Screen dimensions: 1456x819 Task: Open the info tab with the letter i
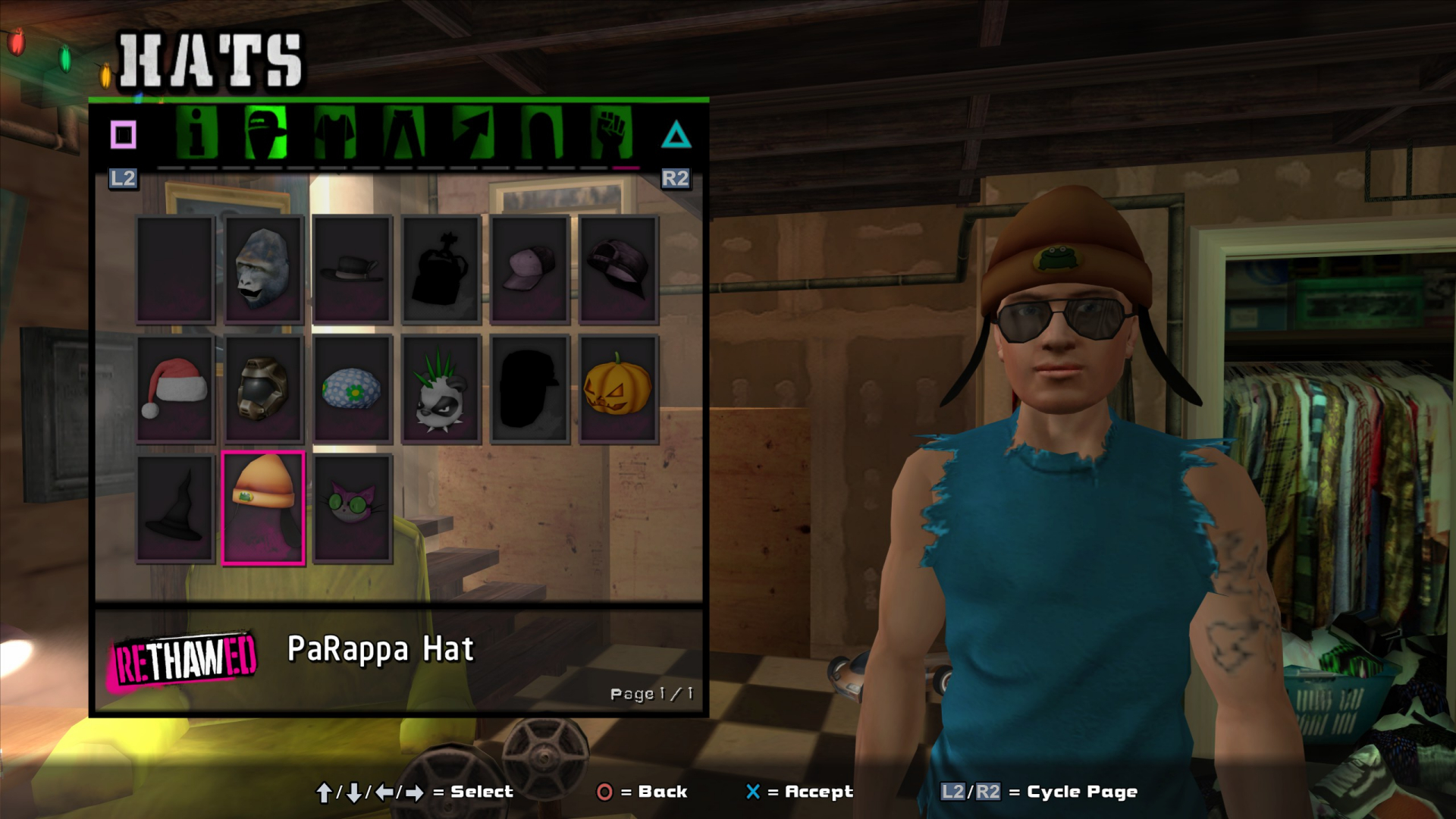coord(196,133)
